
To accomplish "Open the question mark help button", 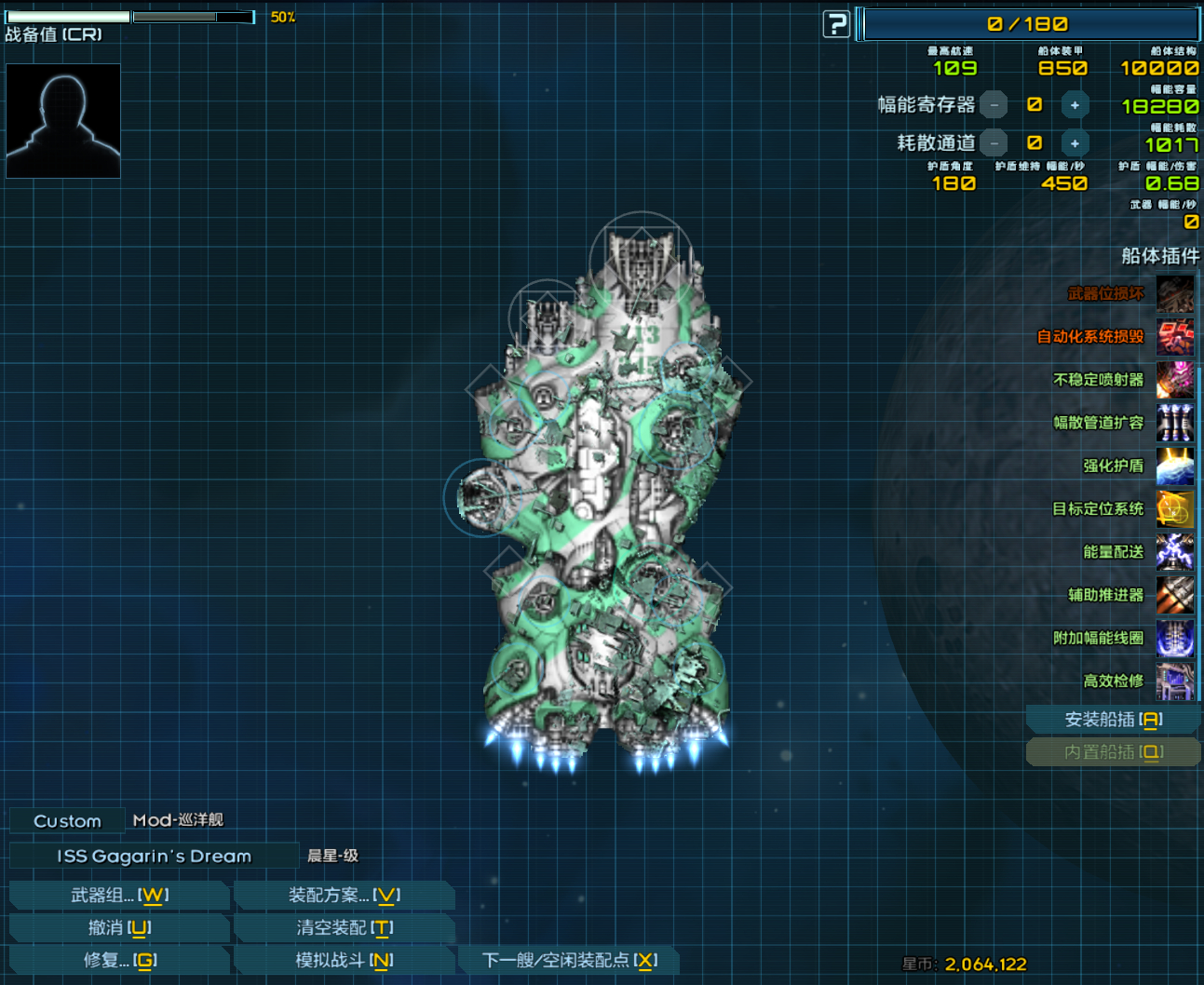I will (x=836, y=24).
